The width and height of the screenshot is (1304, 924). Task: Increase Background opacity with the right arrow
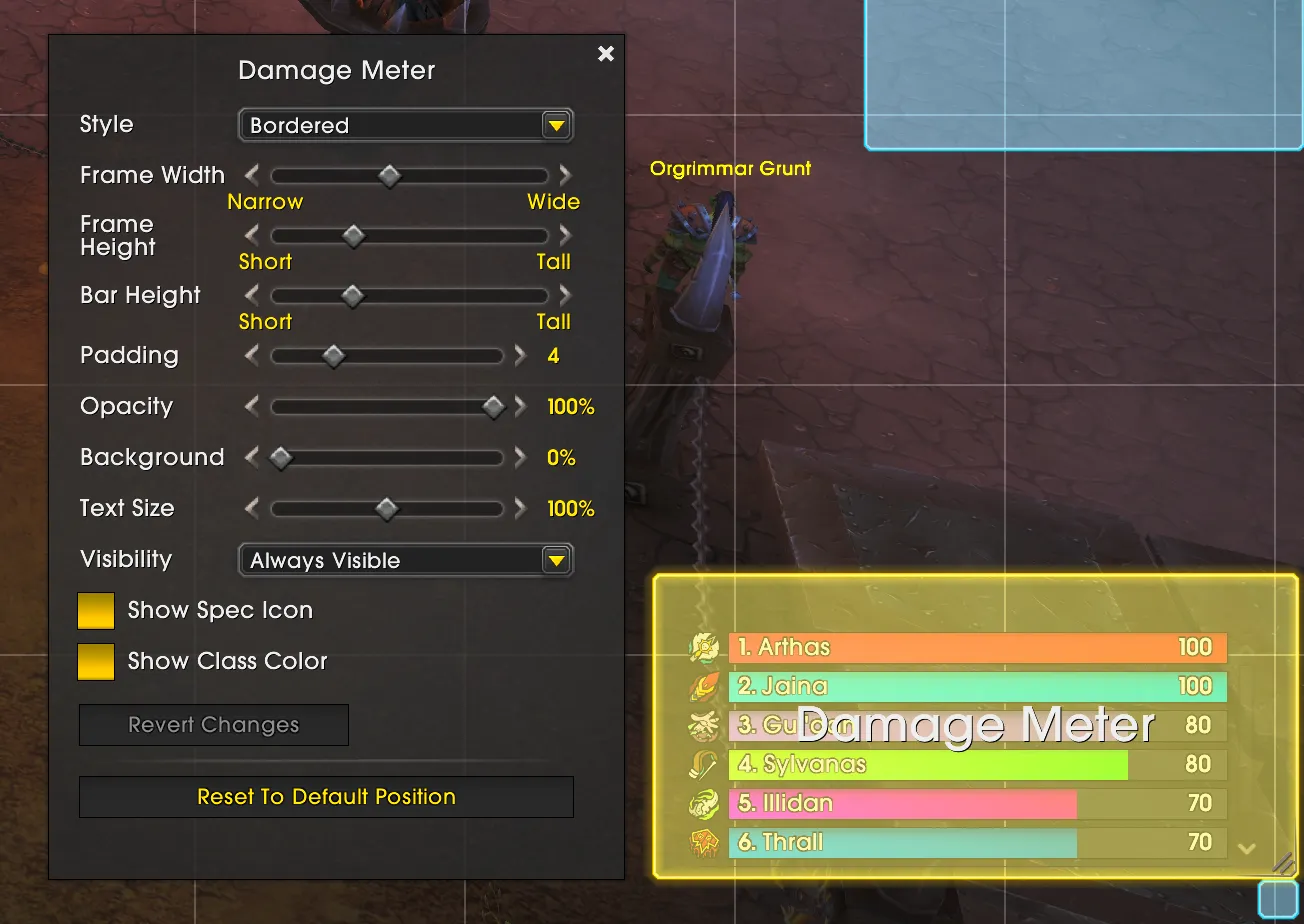(520, 458)
